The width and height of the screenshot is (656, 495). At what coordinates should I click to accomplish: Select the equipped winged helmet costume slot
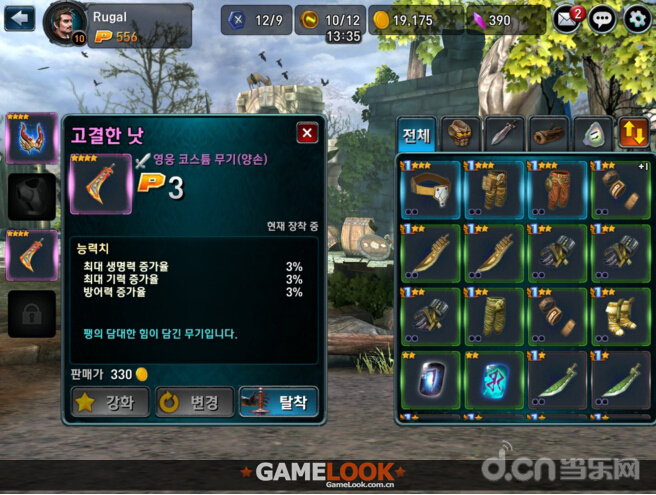coord(32,137)
